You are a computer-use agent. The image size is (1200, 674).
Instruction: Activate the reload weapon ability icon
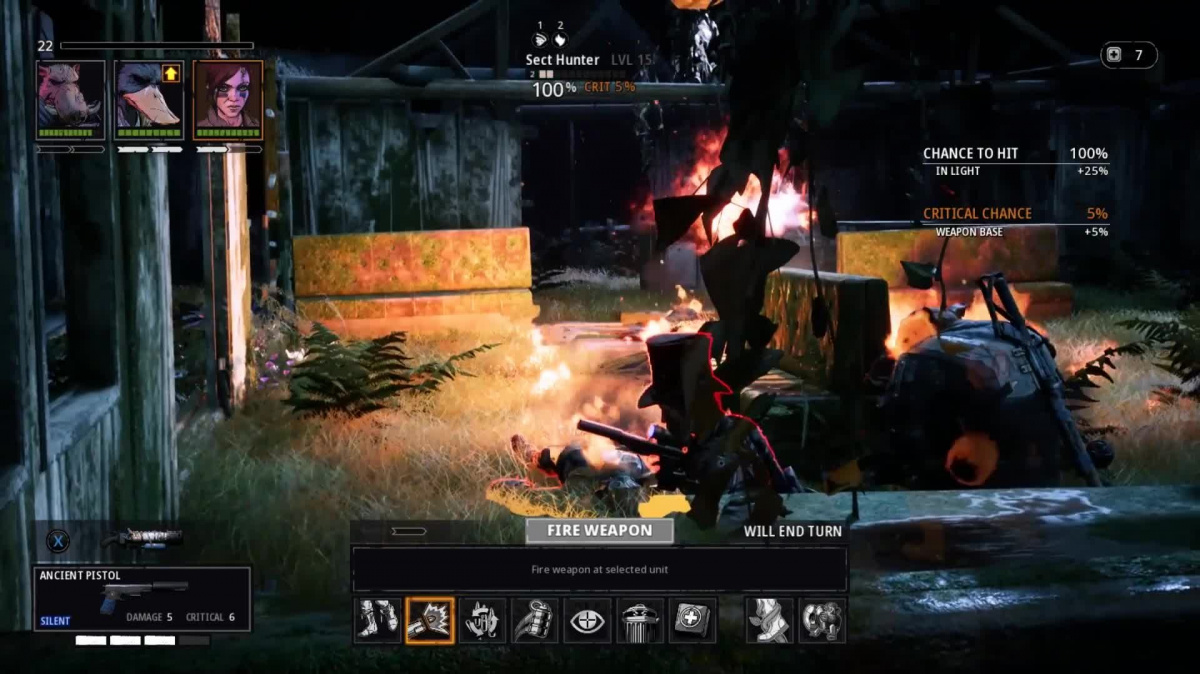[x=483, y=620]
